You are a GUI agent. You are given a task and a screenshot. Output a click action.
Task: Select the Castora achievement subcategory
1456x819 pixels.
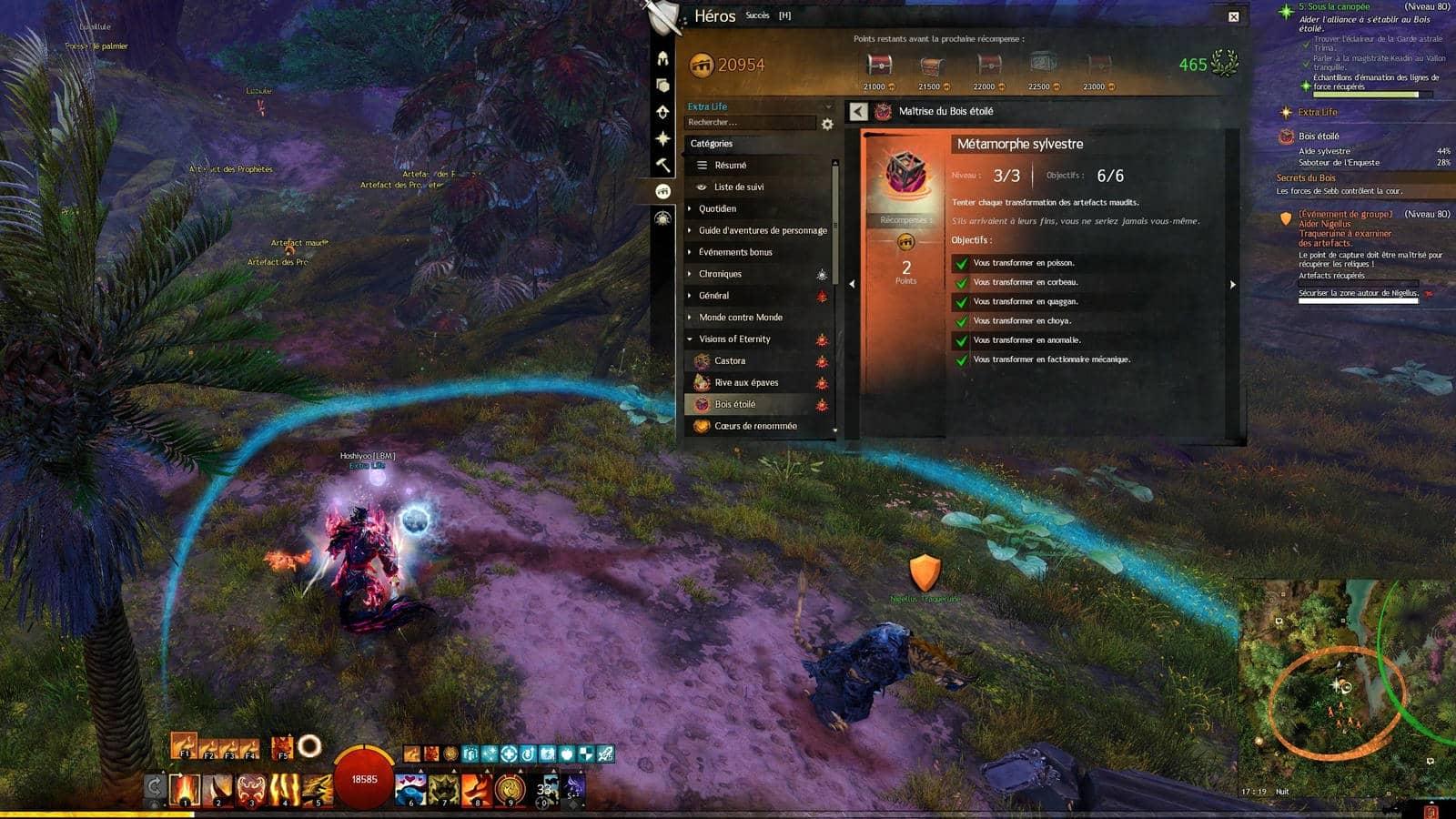click(730, 361)
